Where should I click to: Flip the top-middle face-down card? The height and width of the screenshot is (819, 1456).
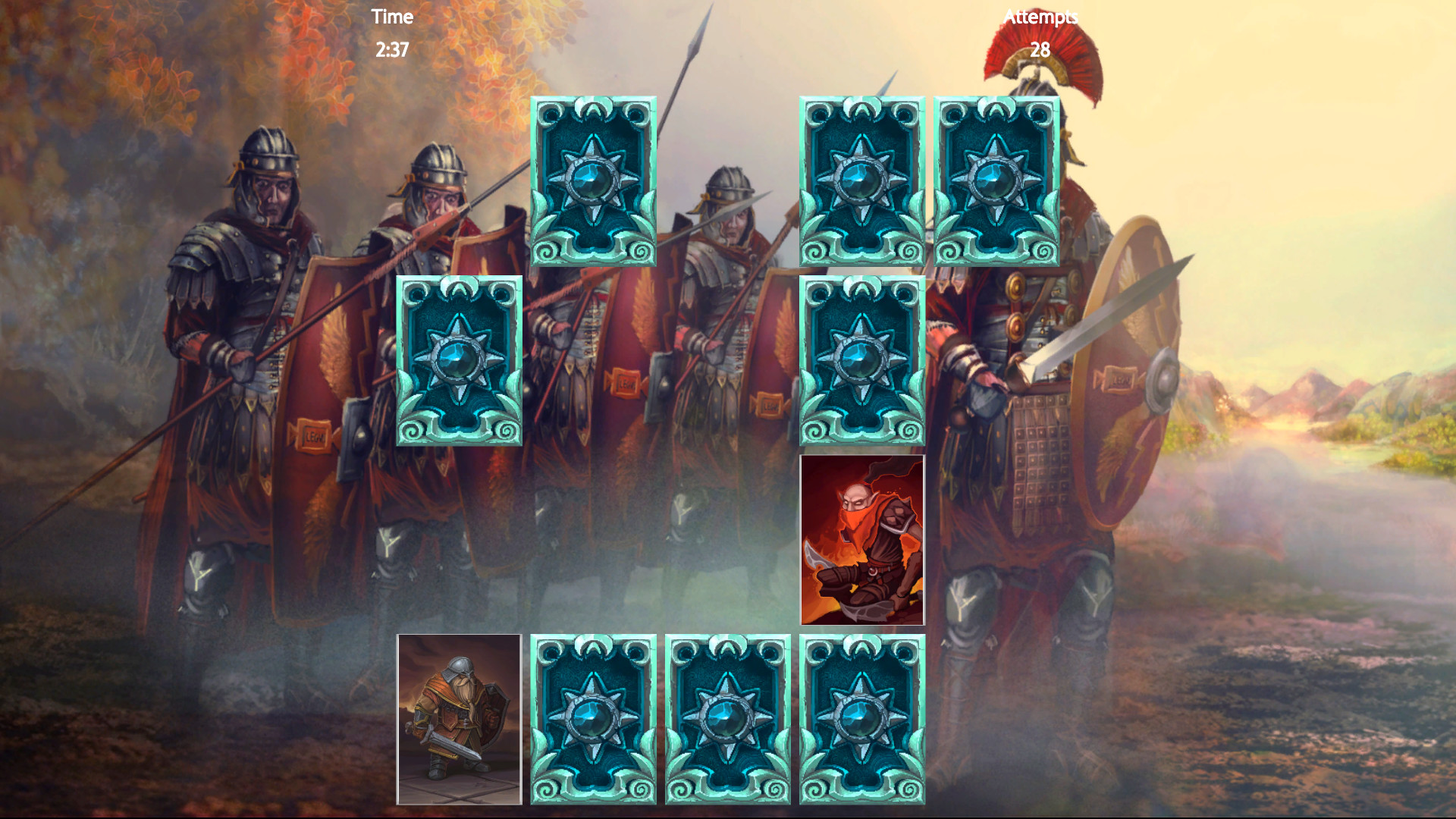click(863, 182)
